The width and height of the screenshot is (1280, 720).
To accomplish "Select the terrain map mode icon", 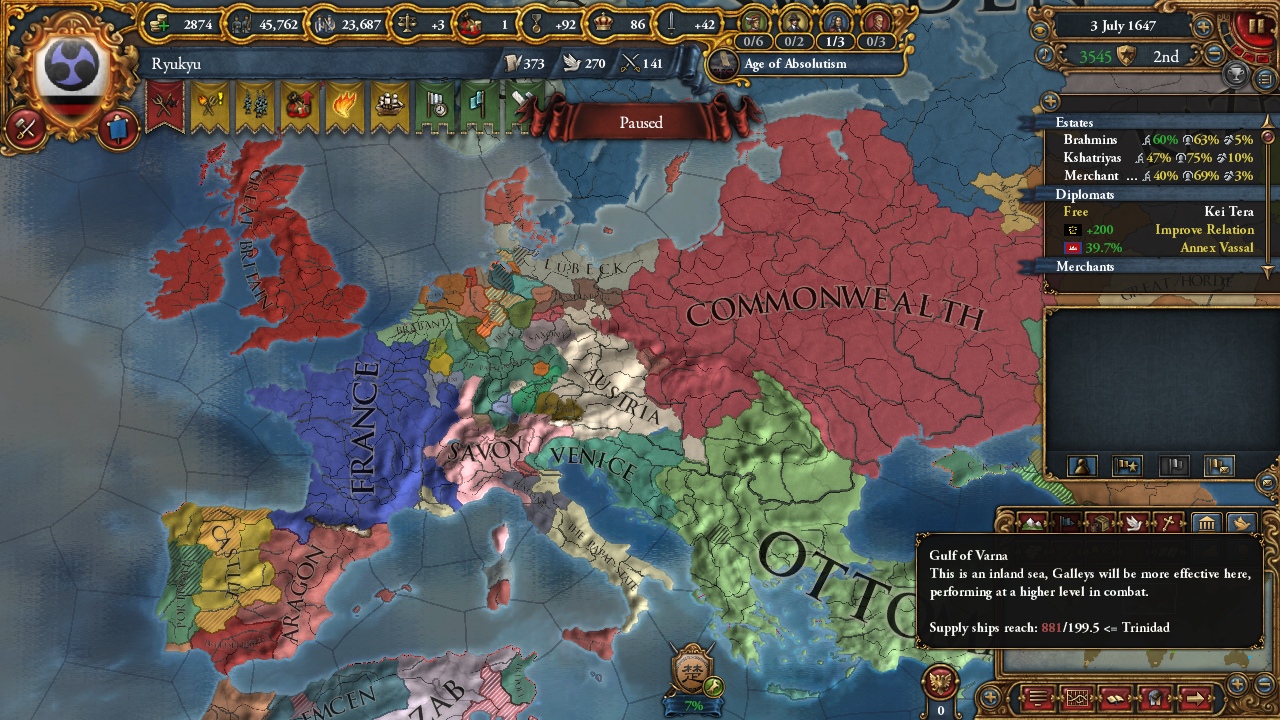I will [x=1032, y=522].
